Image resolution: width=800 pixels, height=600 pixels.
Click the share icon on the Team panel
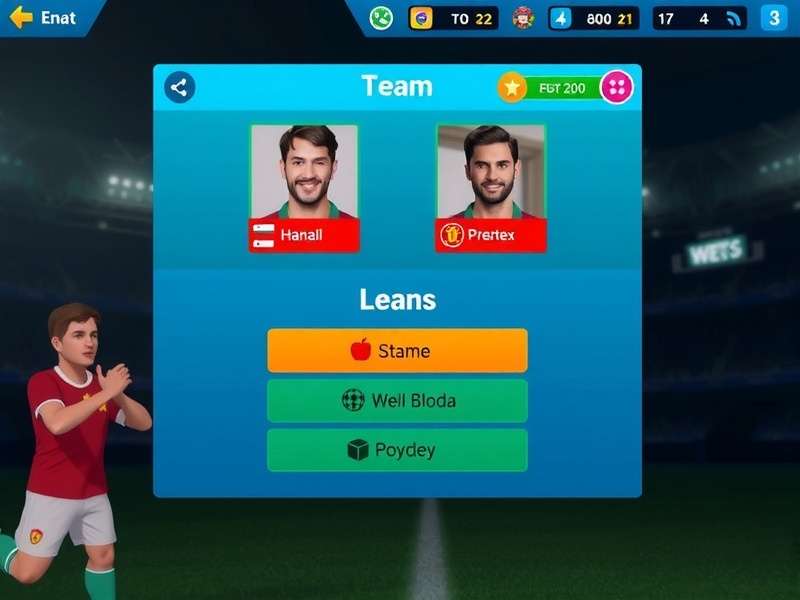pos(179,87)
